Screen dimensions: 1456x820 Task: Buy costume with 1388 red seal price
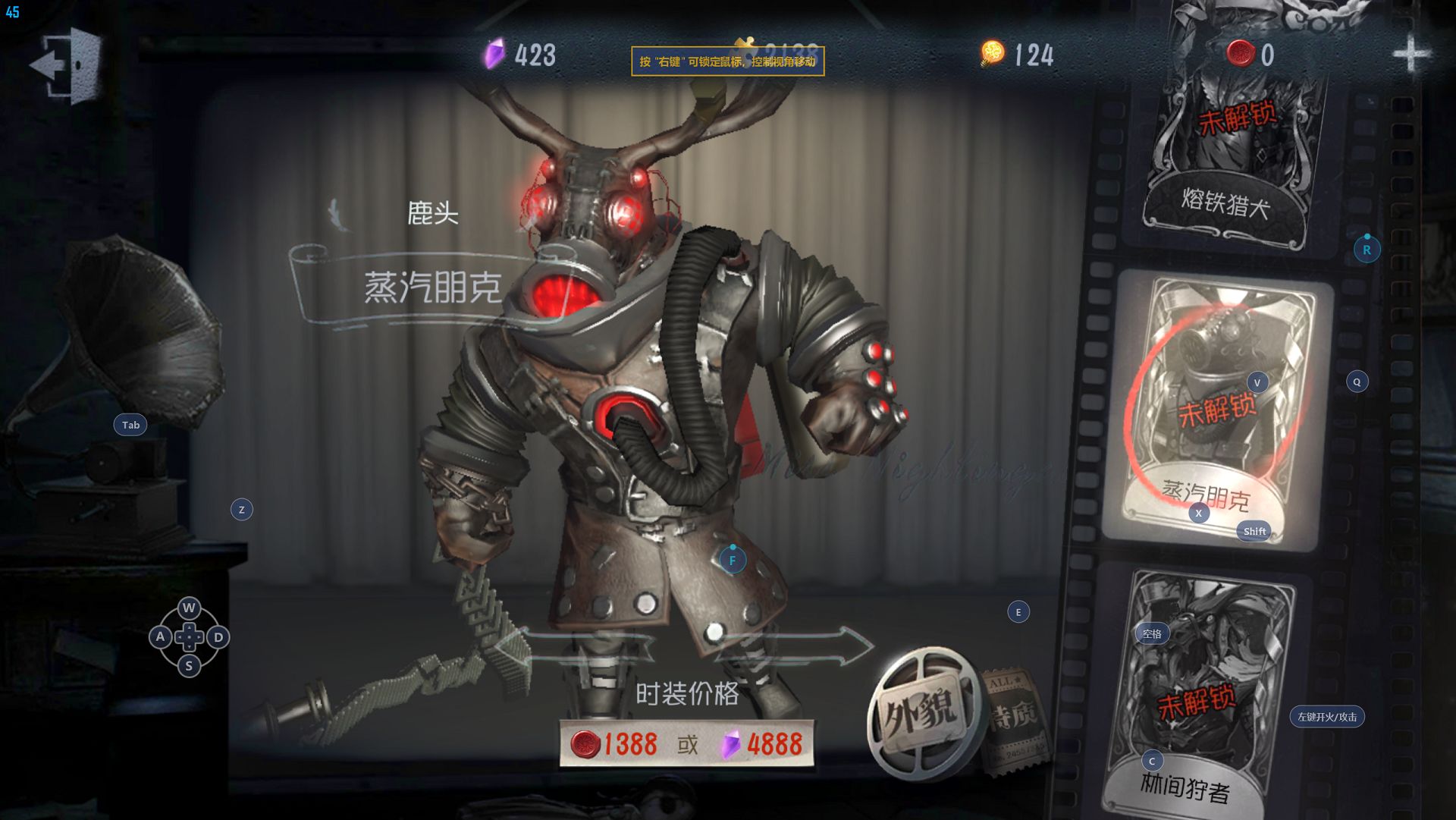[615, 744]
